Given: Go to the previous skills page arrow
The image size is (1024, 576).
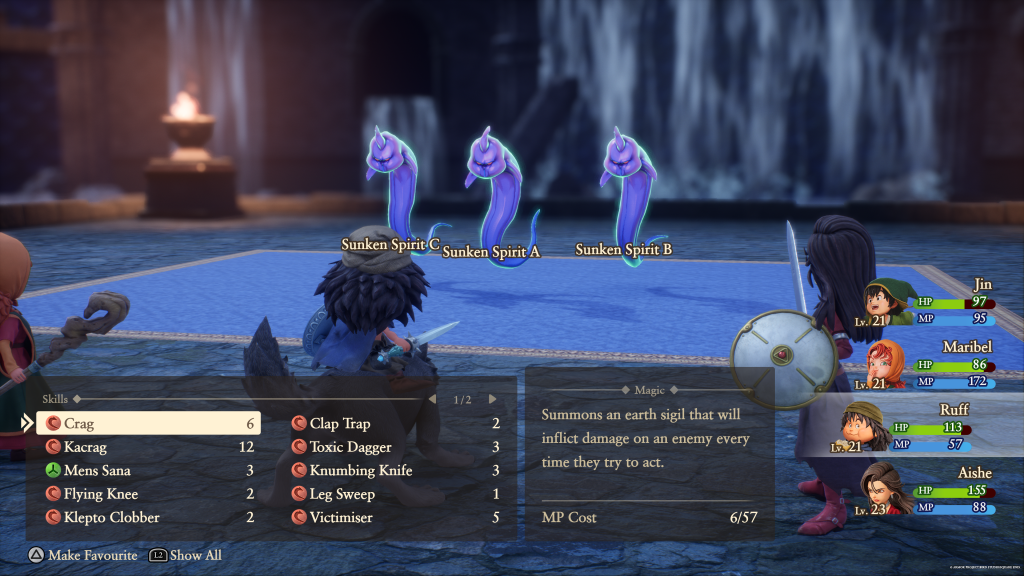Looking at the screenshot, I should (x=432, y=399).
